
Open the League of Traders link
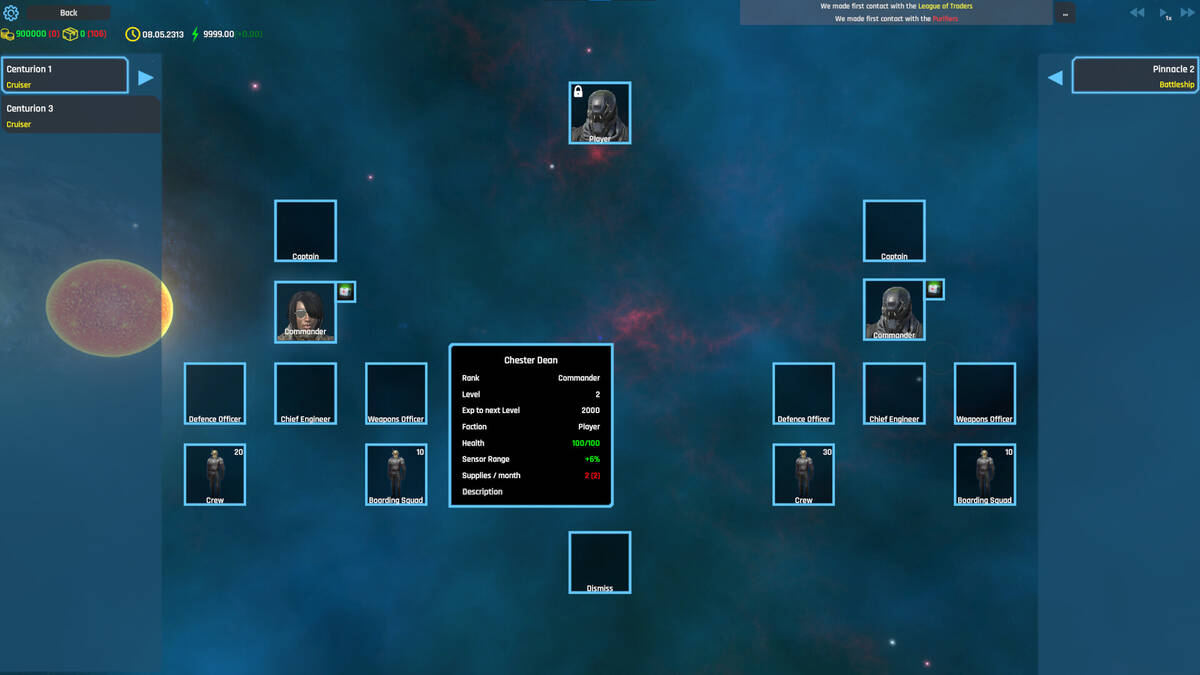[x=945, y=6]
